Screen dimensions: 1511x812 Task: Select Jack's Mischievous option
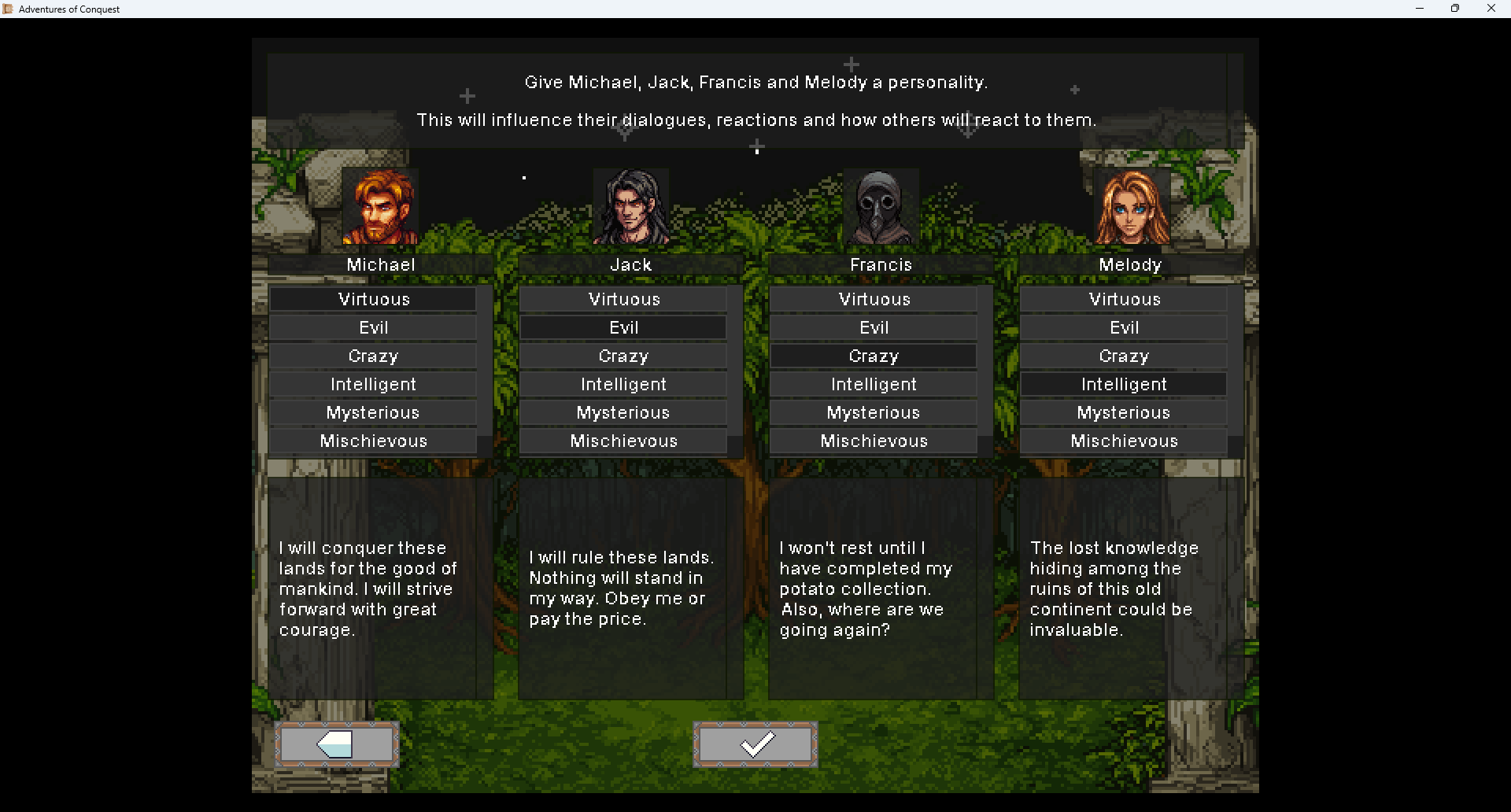point(623,441)
